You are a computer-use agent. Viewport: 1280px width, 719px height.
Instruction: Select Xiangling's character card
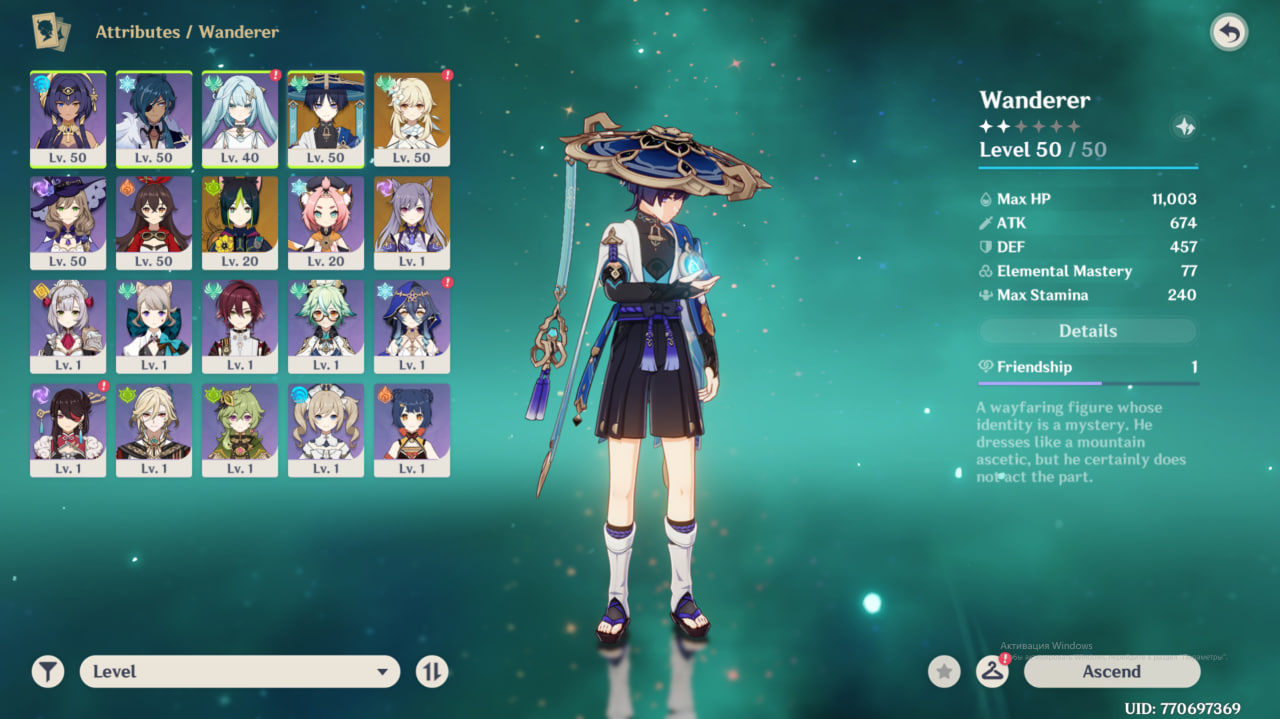(412, 430)
